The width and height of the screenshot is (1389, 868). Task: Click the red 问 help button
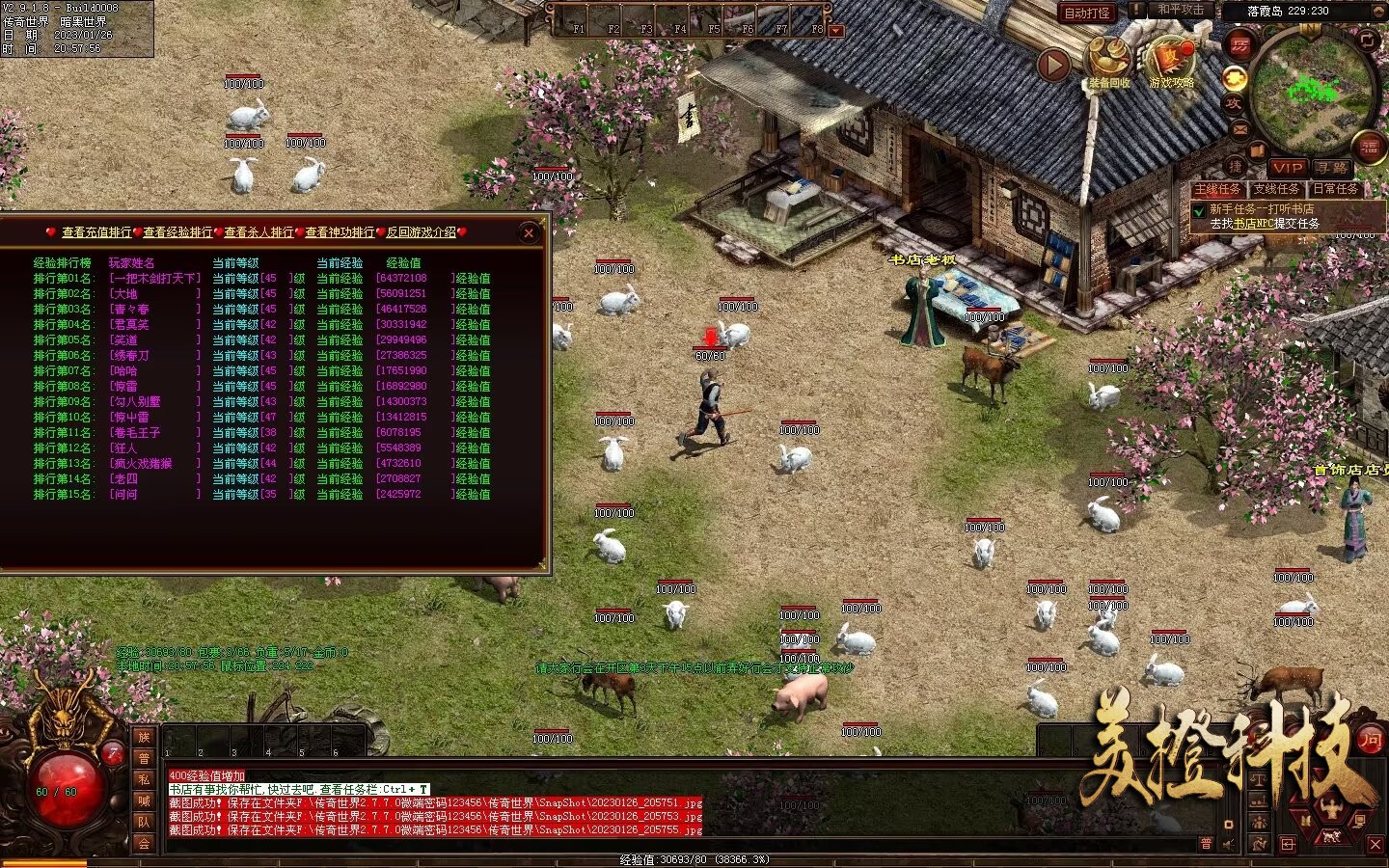point(1370,740)
